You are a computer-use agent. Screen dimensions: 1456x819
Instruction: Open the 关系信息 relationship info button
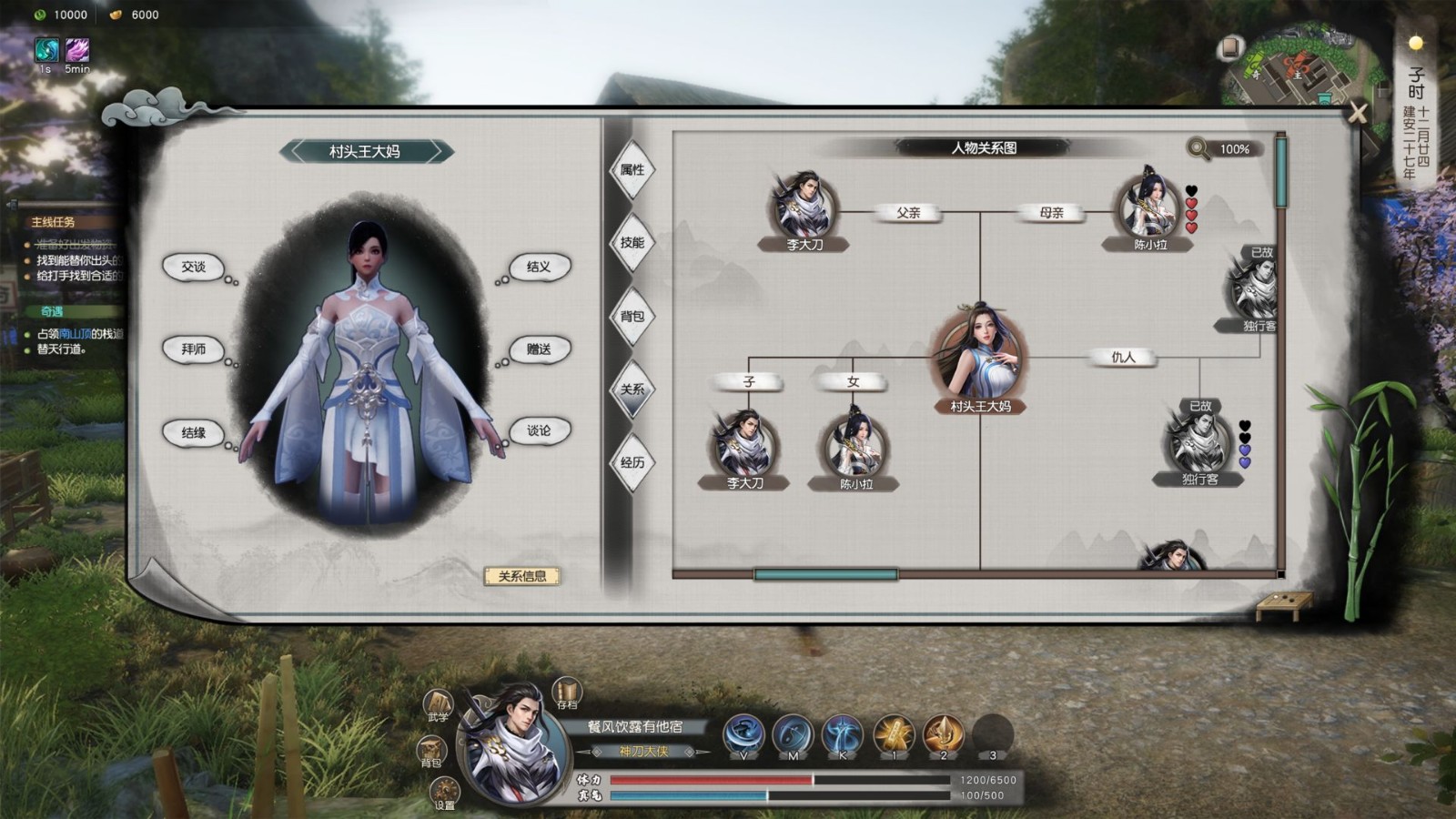521,576
